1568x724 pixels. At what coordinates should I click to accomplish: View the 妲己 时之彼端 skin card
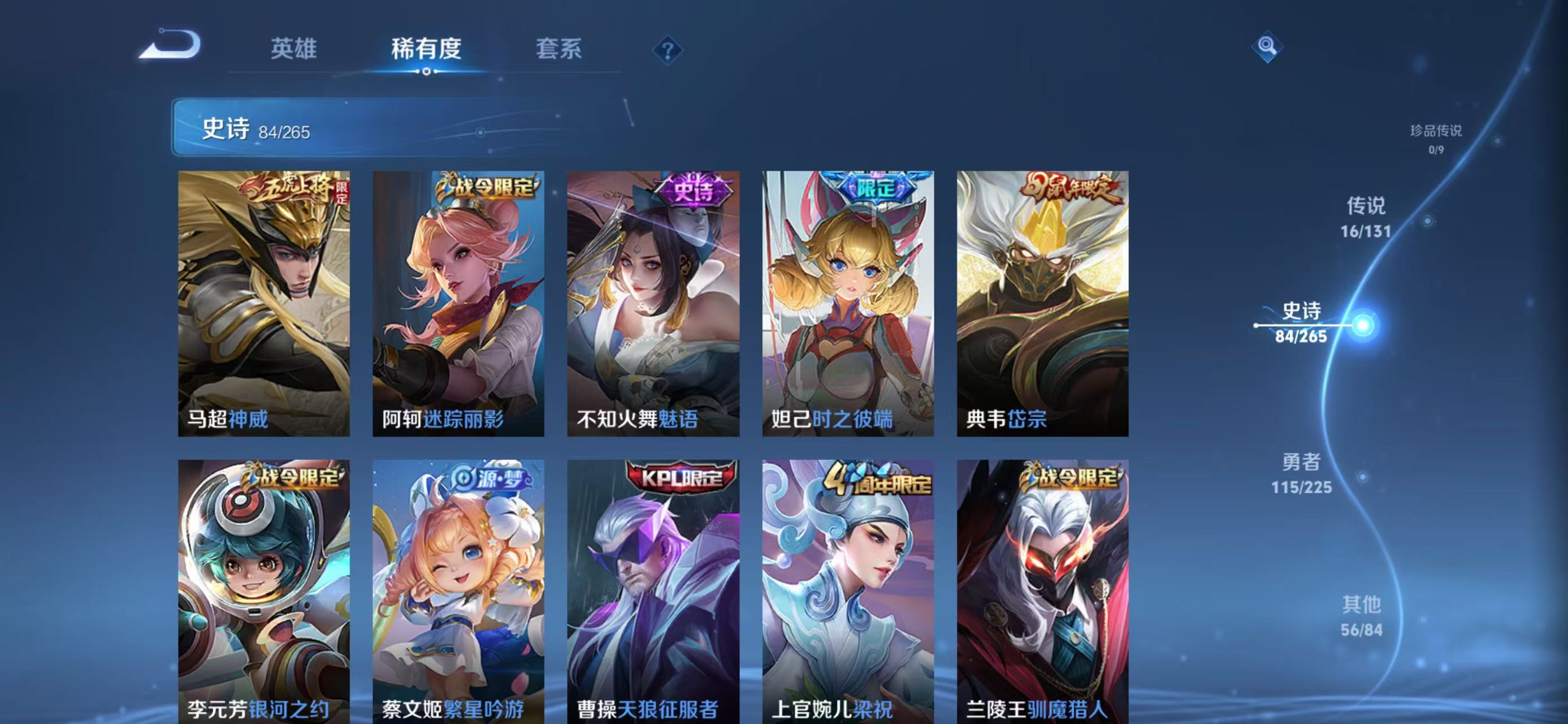[x=848, y=303]
